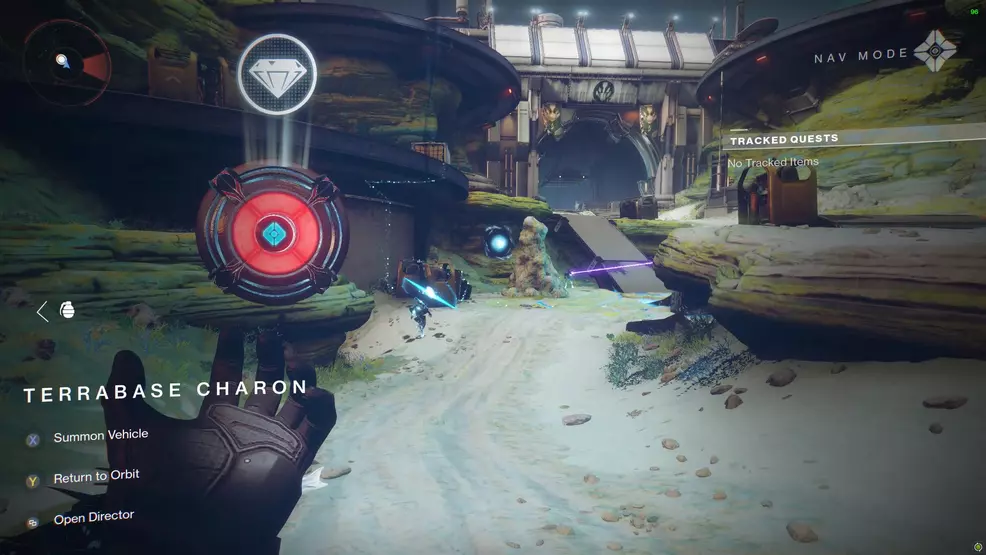Select the white diamond waypoint icon
986x555 pixels.
pos(277,74)
